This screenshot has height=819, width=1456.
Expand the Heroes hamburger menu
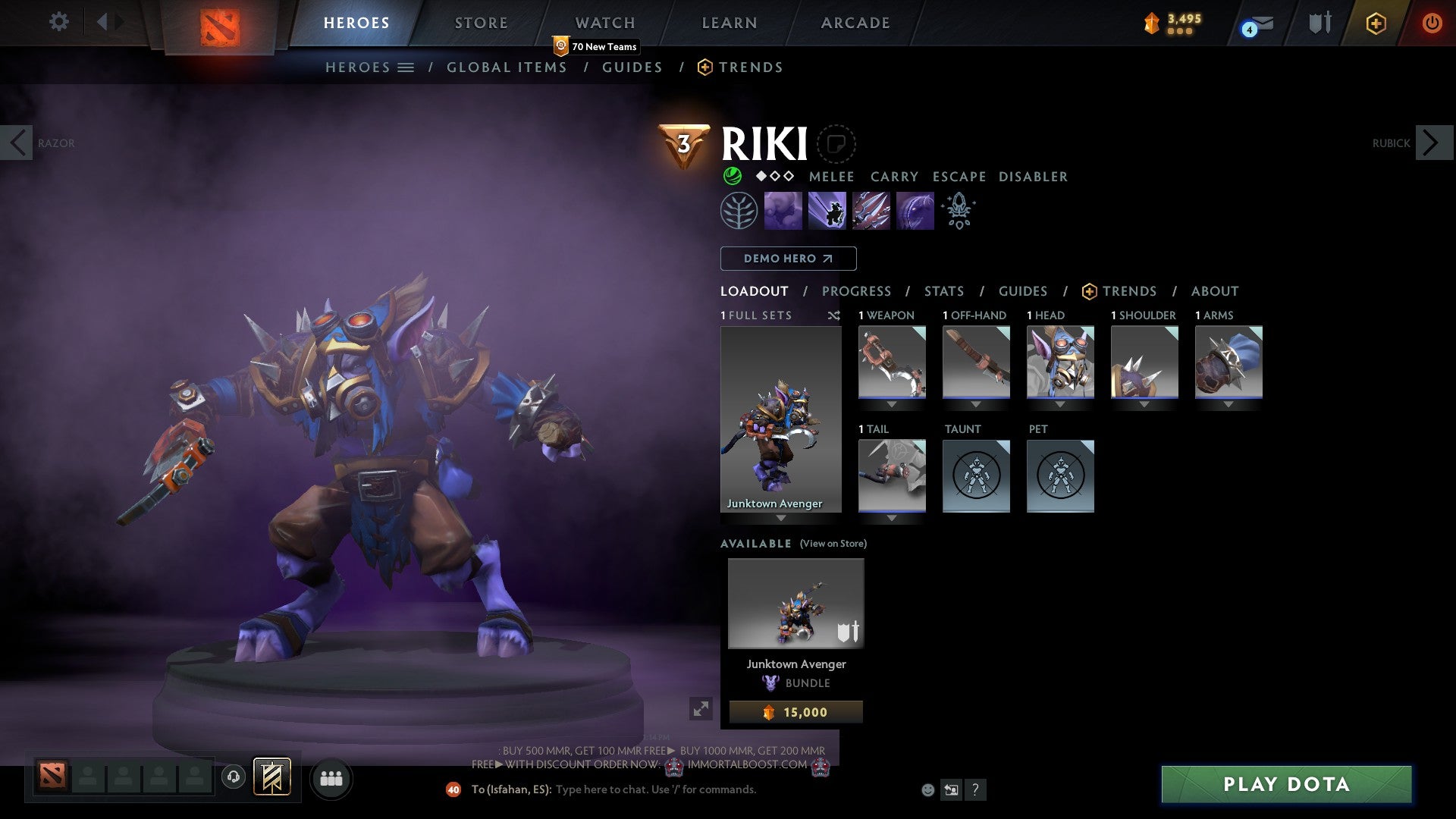(x=406, y=67)
